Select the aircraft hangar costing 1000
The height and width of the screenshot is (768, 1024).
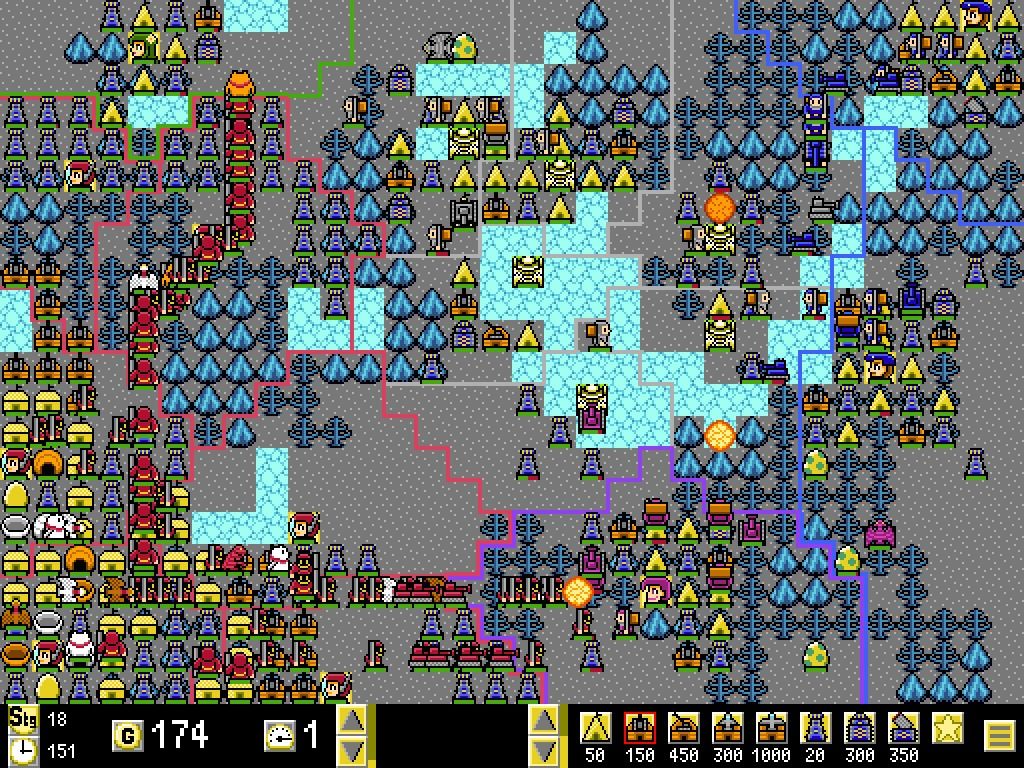click(772, 728)
